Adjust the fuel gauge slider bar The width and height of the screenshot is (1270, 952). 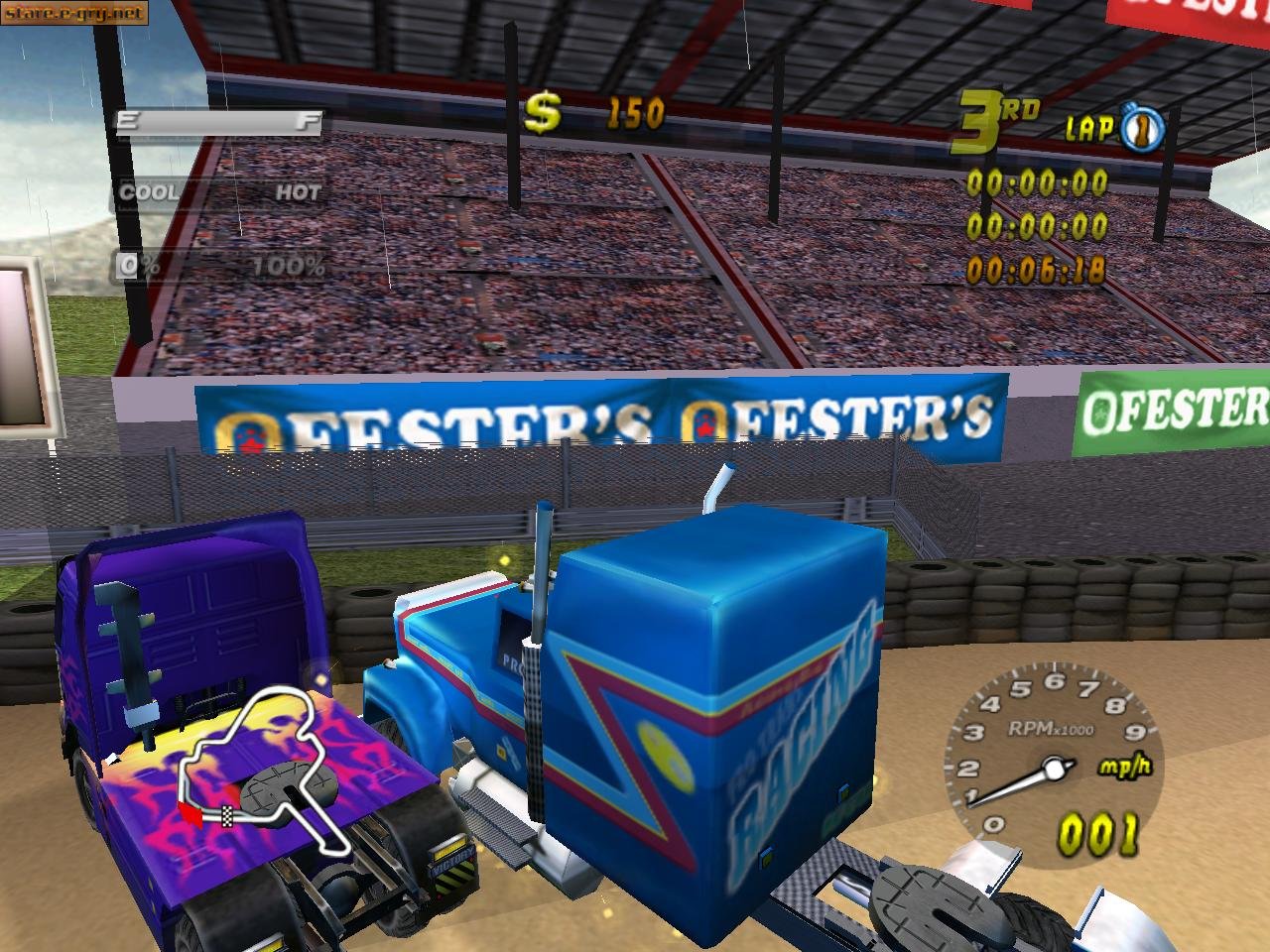218,120
